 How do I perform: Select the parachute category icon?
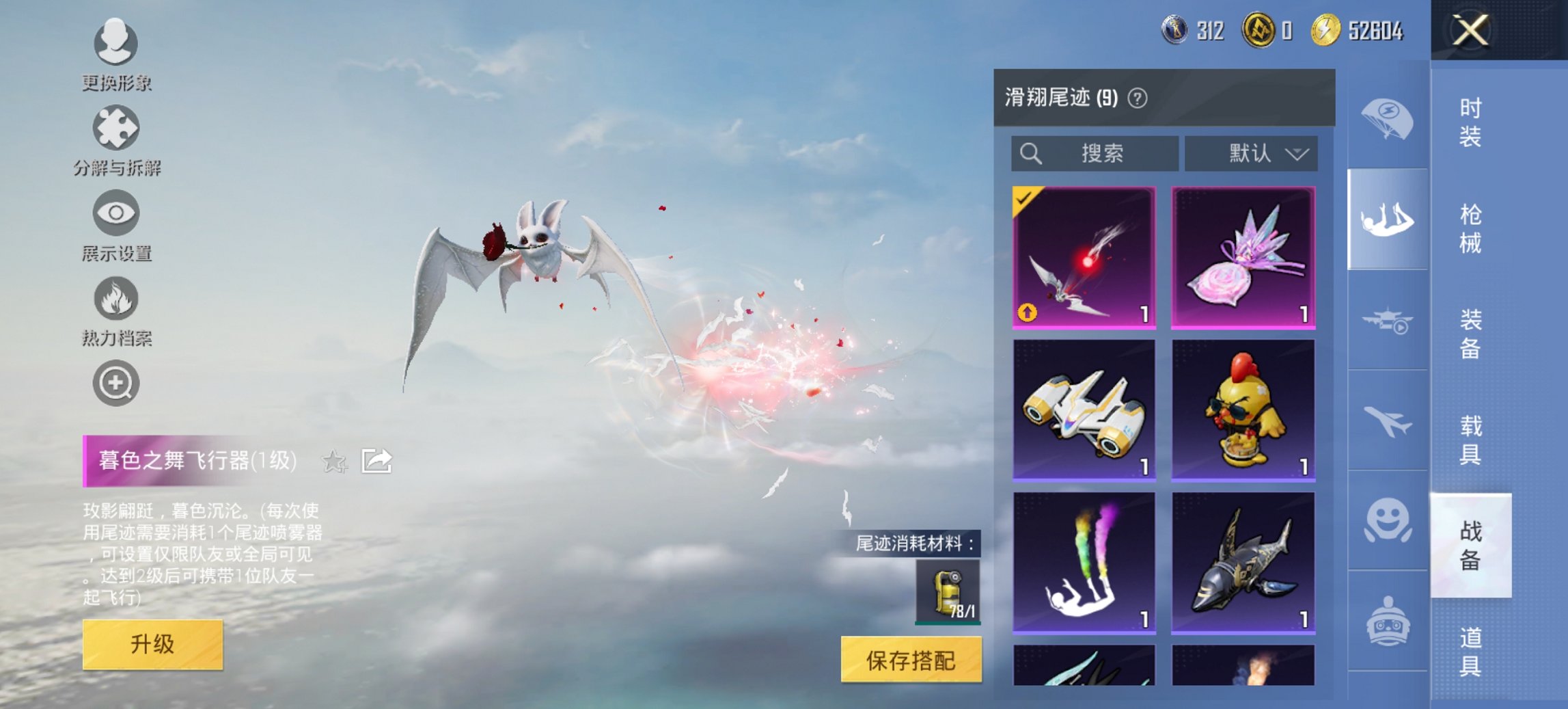click(x=1387, y=120)
